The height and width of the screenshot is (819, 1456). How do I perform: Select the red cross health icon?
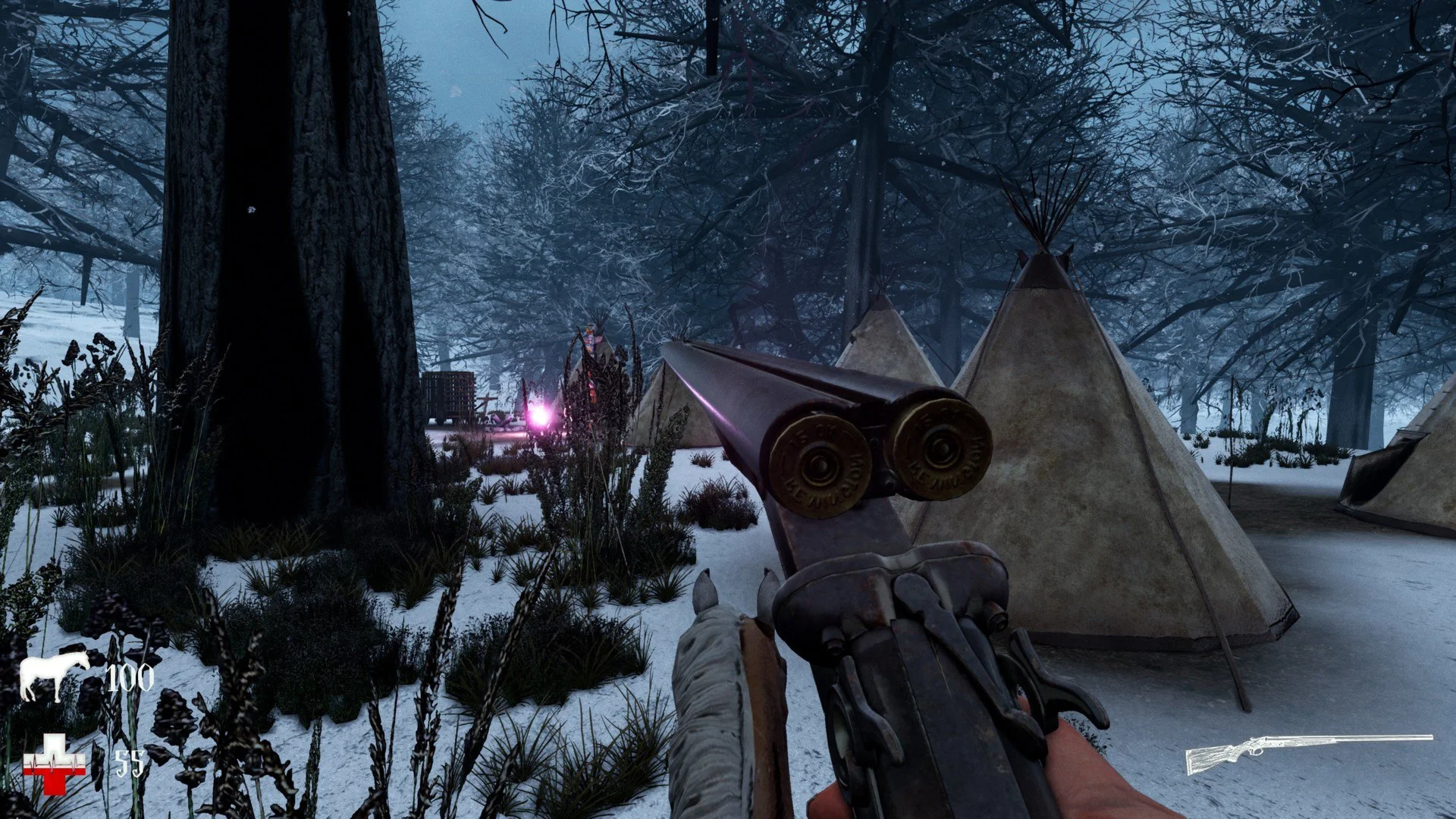[x=54, y=764]
